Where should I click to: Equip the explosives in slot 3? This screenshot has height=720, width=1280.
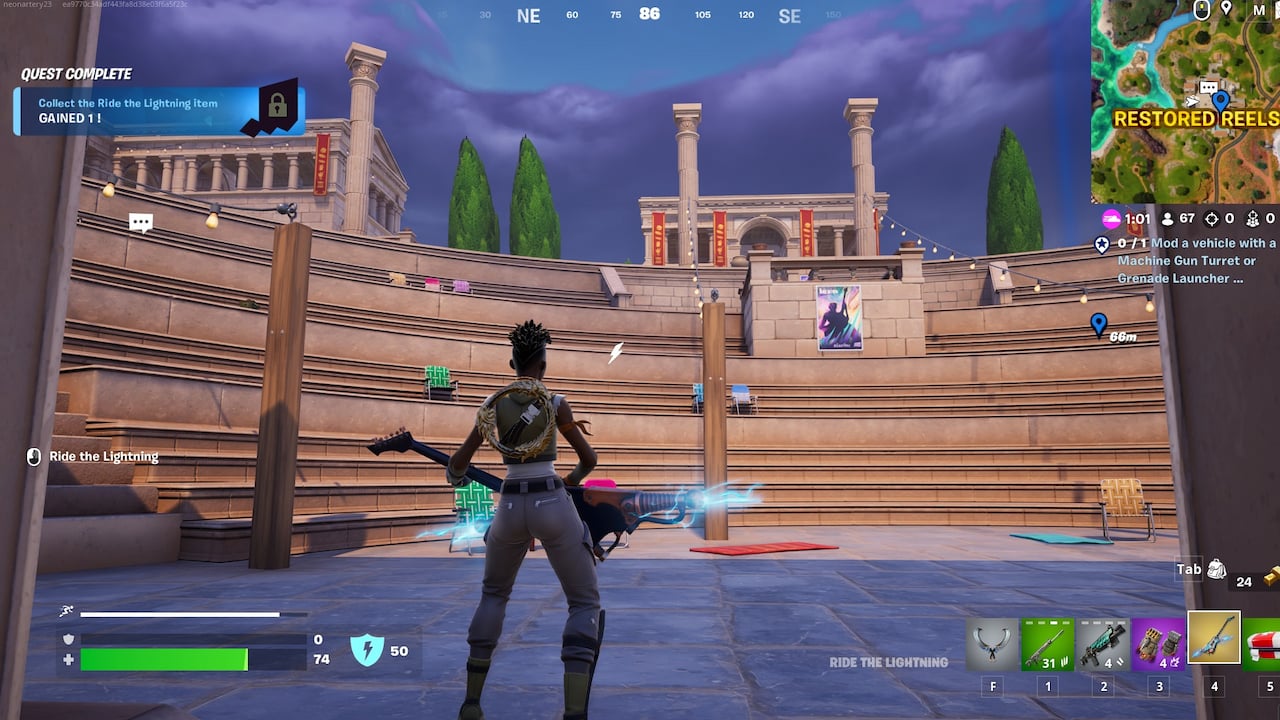[1157, 640]
